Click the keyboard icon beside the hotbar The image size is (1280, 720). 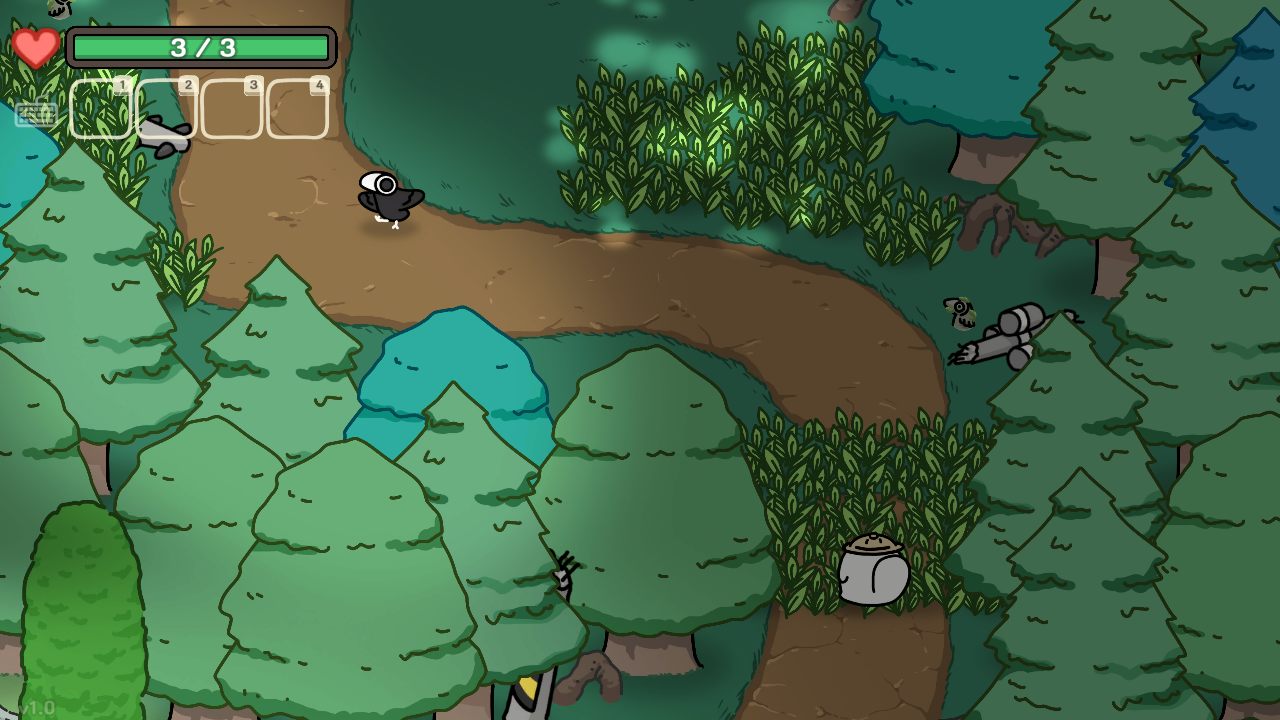[x=36, y=114]
